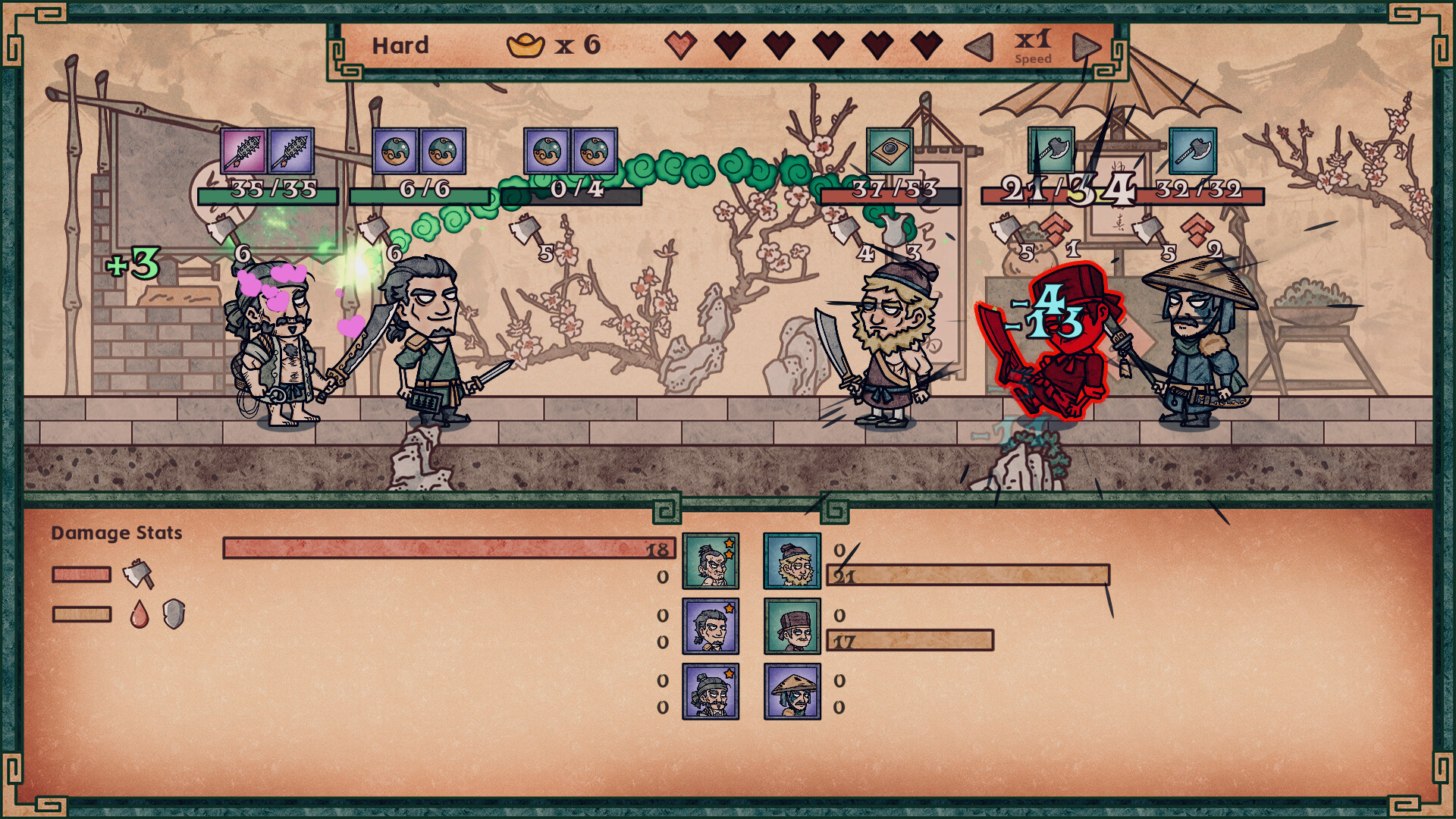
Task: Increase battle speed with the right arrow
Action: tap(1086, 47)
